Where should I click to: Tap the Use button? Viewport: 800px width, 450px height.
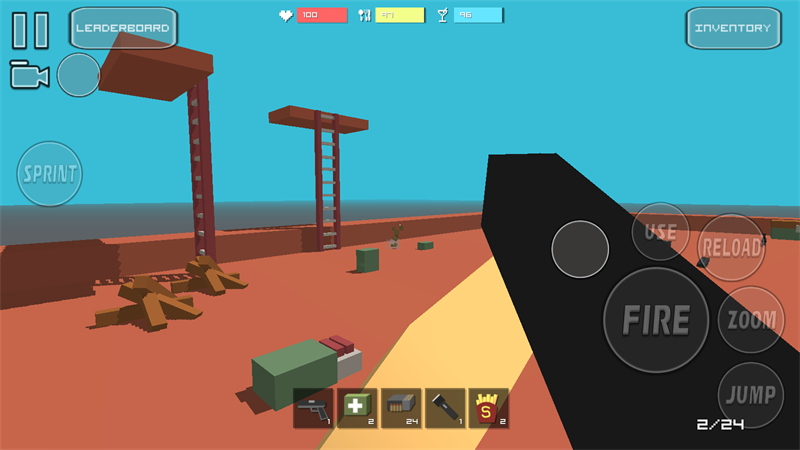660,232
